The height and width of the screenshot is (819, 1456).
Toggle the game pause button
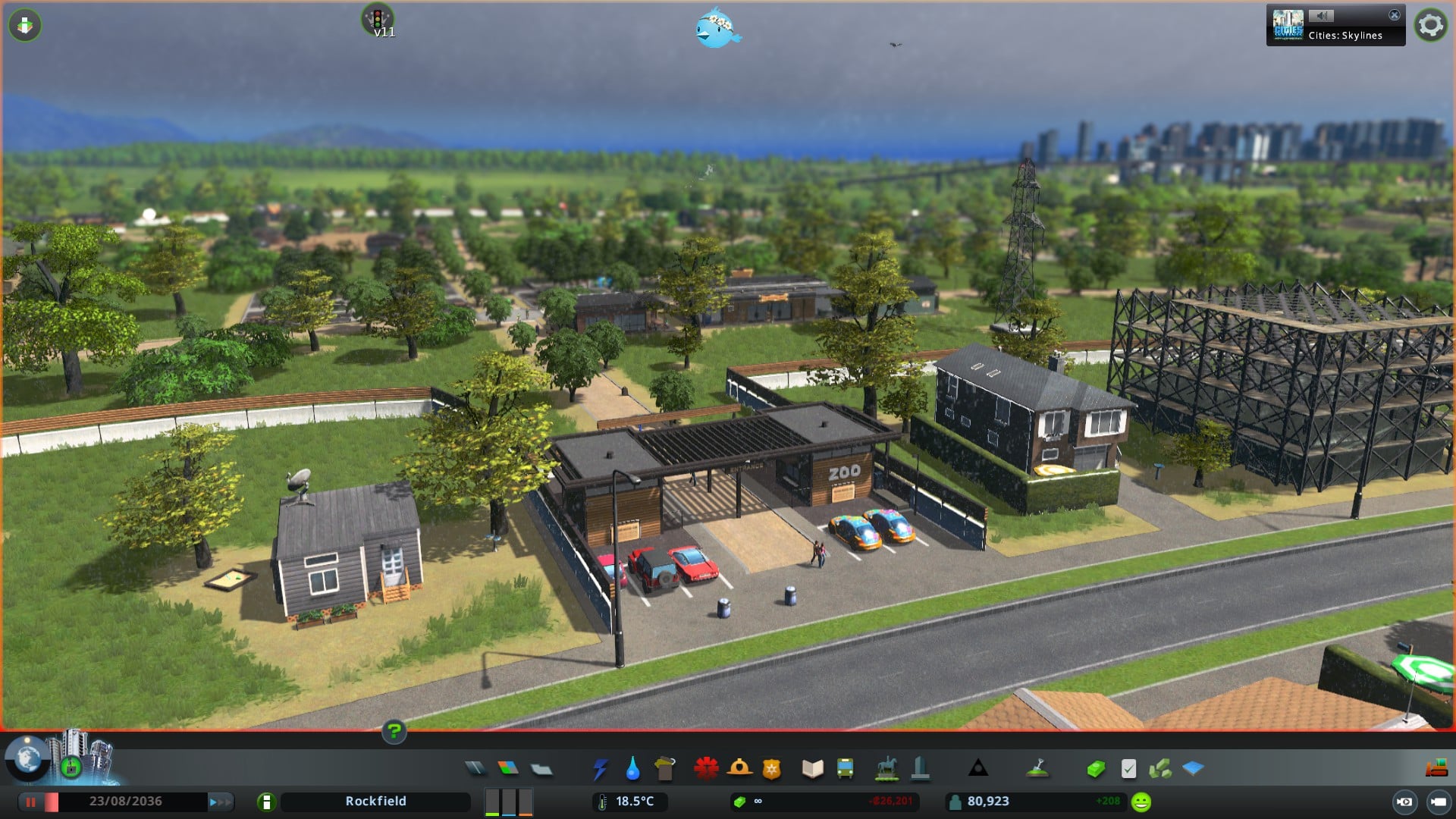(x=31, y=802)
